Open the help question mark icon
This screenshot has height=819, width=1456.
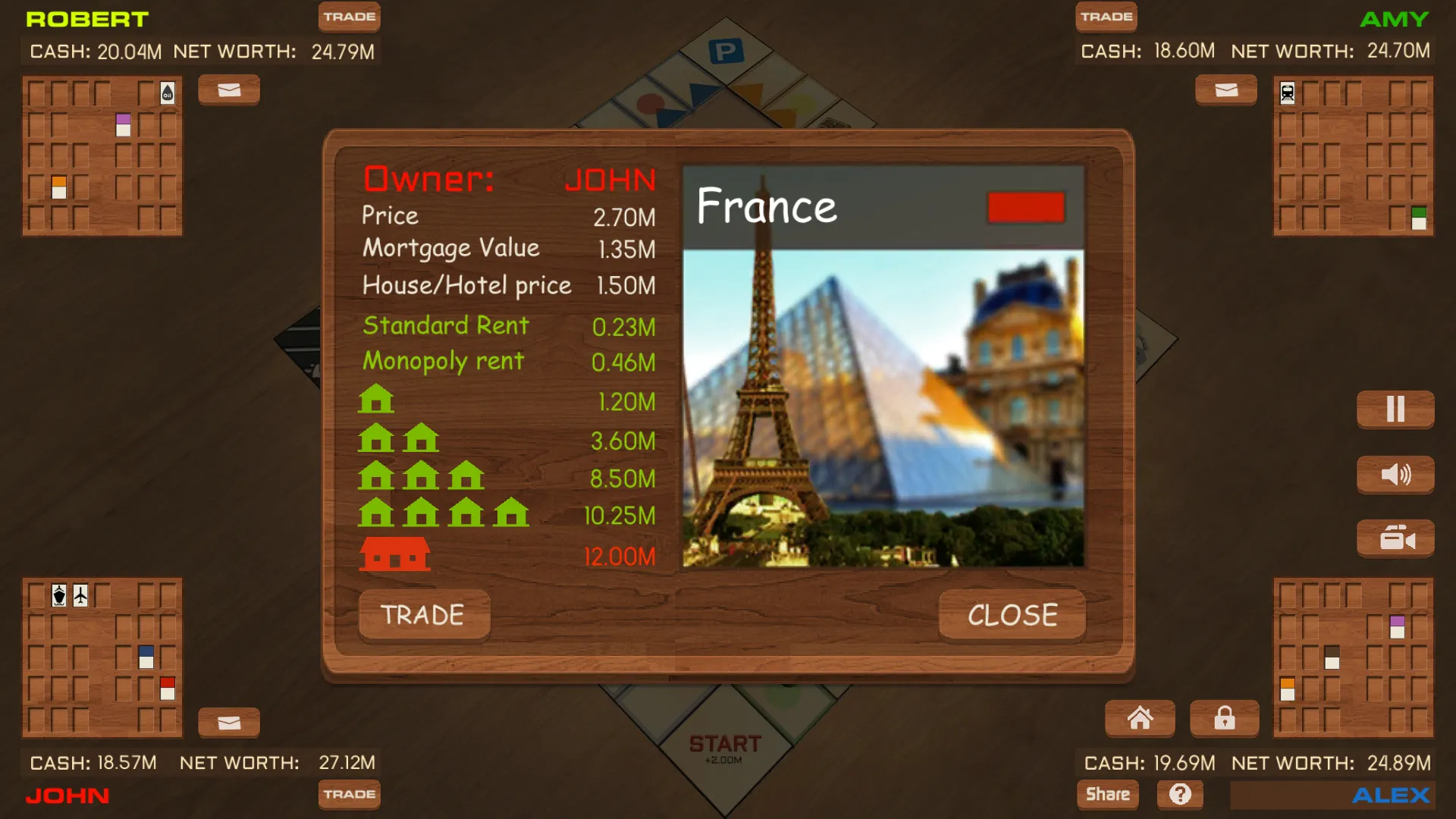coord(1181,794)
